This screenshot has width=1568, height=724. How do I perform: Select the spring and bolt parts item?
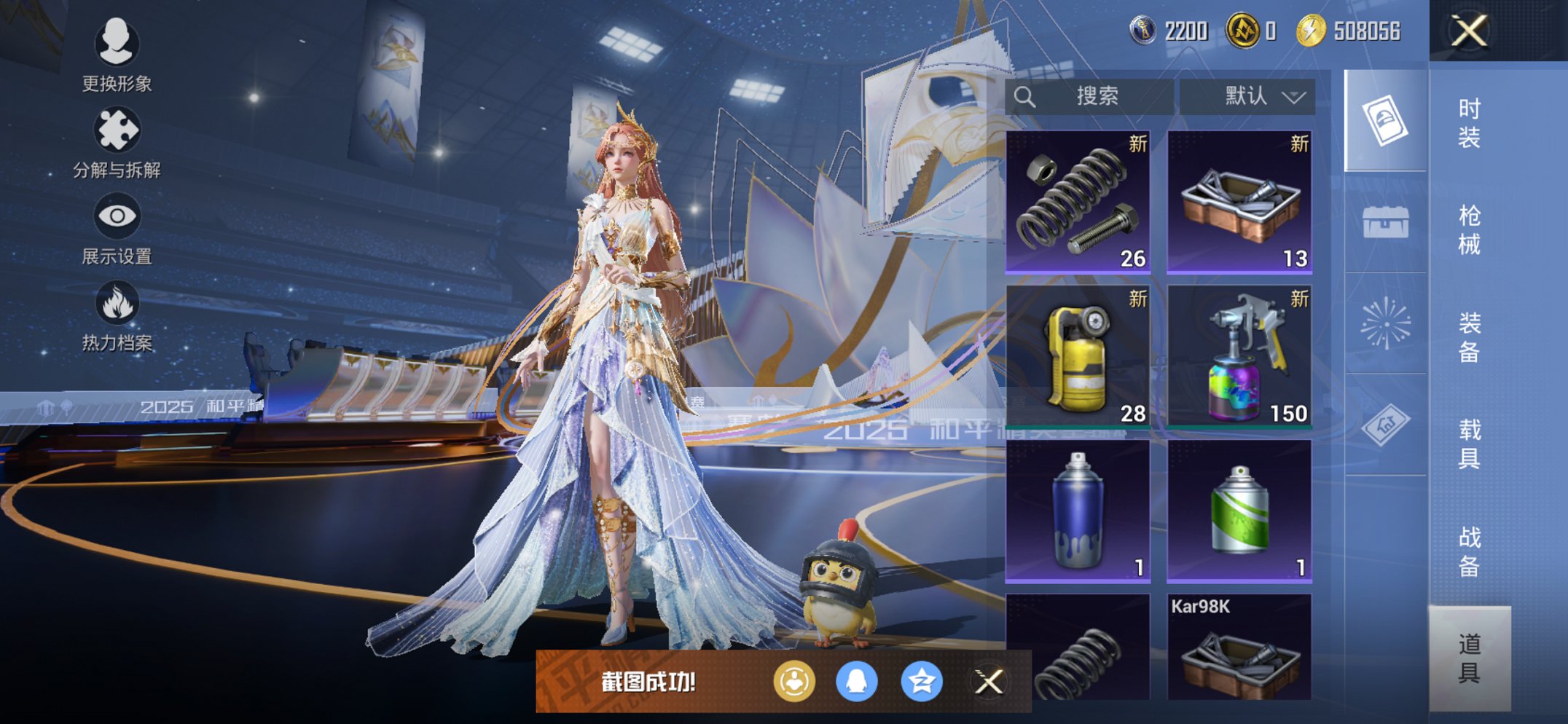1078,201
